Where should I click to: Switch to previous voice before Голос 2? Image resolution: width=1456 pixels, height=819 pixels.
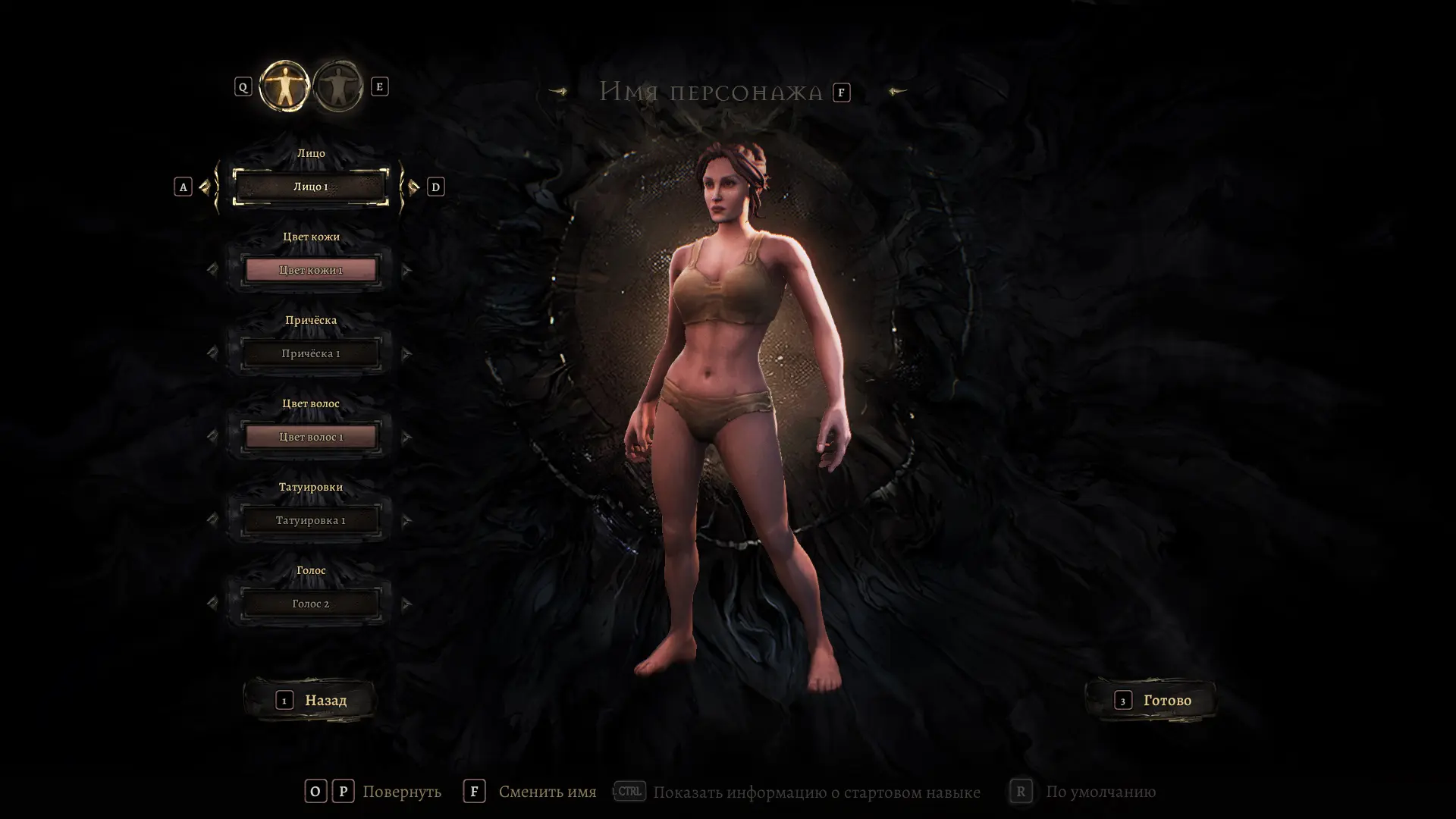click(x=212, y=604)
